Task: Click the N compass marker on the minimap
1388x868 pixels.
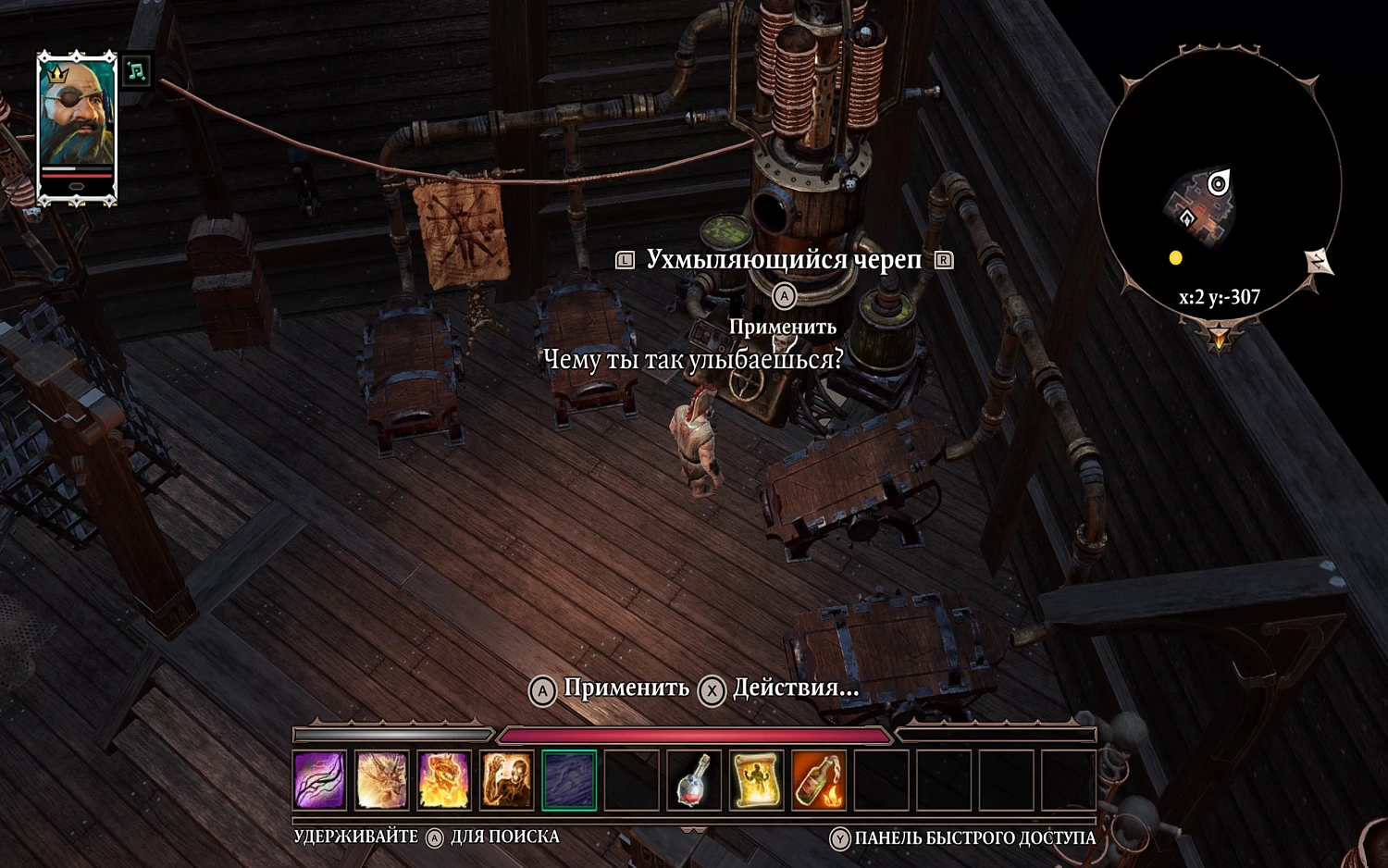Action: (1318, 262)
